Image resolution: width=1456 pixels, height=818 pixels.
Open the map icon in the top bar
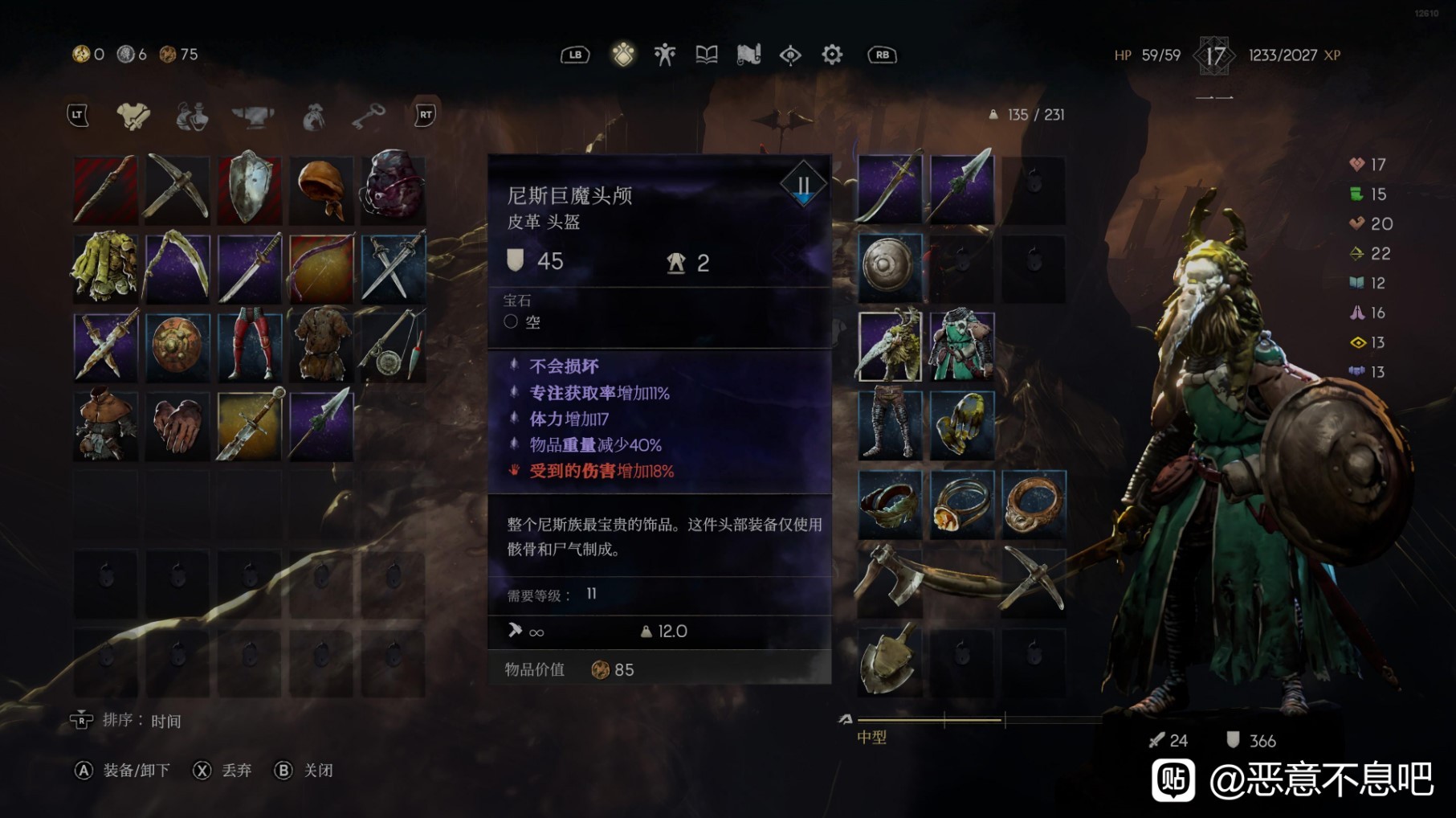pos(748,55)
